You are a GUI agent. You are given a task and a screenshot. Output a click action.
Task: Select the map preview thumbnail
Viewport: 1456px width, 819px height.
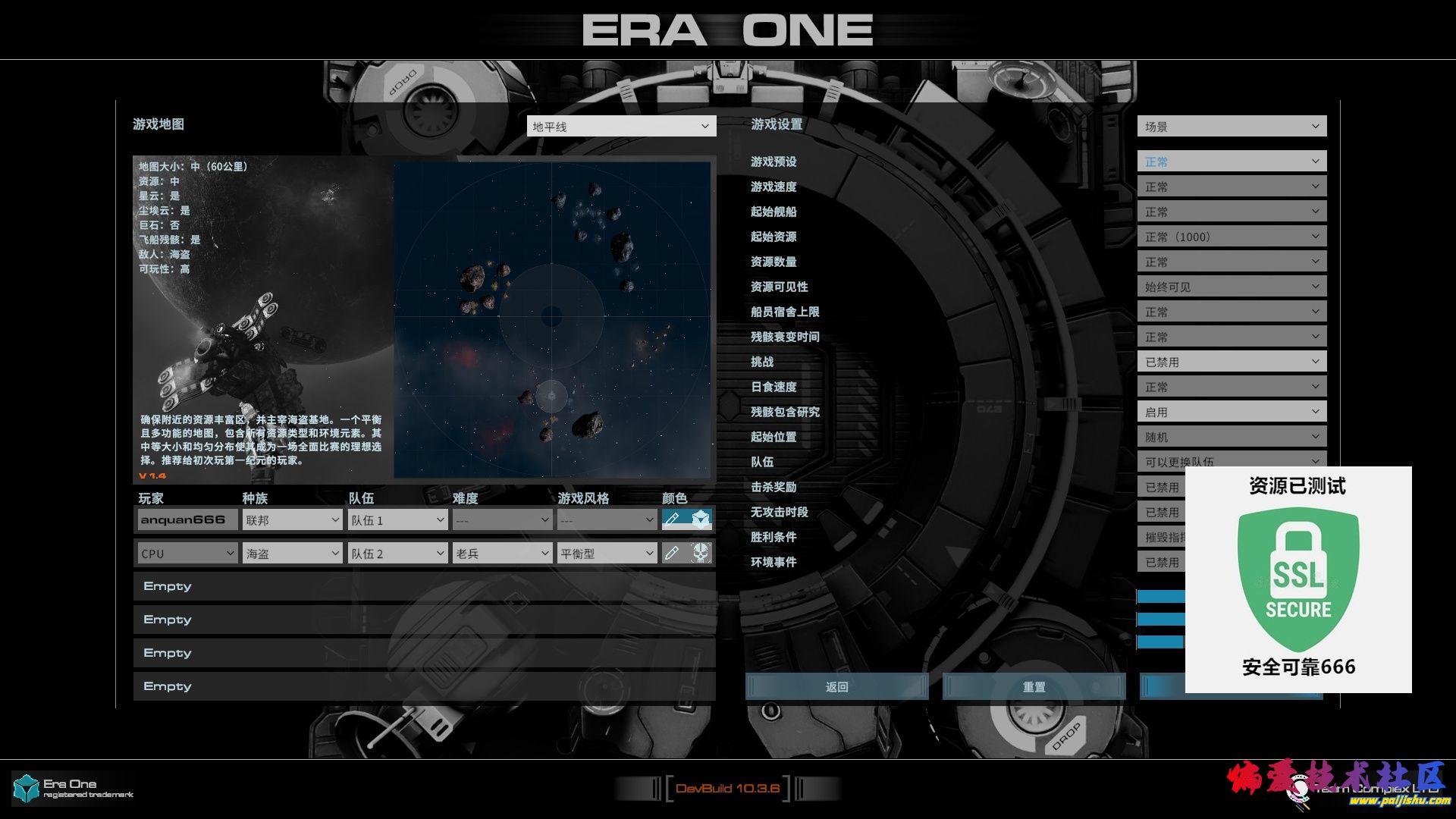tap(552, 318)
